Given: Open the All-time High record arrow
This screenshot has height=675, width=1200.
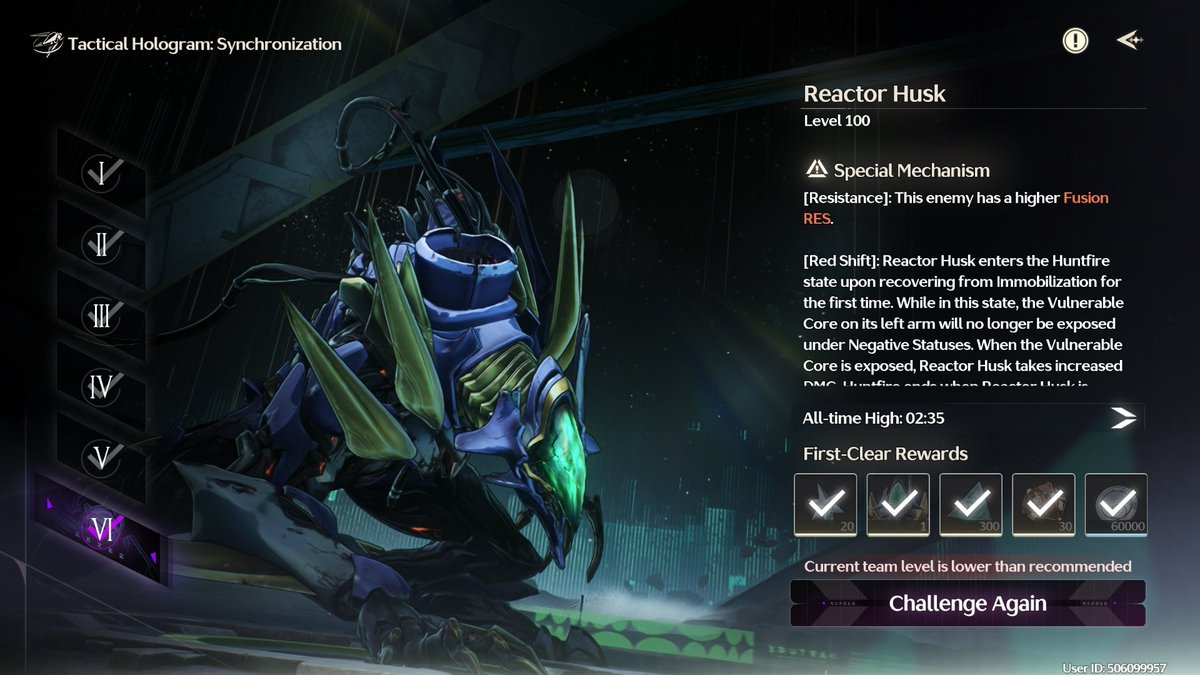Looking at the screenshot, I should (1123, 418).
